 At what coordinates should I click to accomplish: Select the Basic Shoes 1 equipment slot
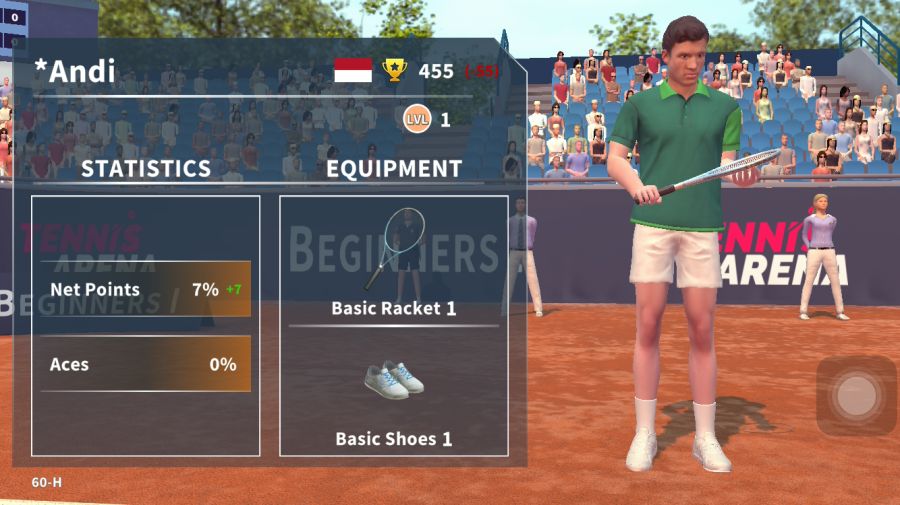(x=393, y=393)
